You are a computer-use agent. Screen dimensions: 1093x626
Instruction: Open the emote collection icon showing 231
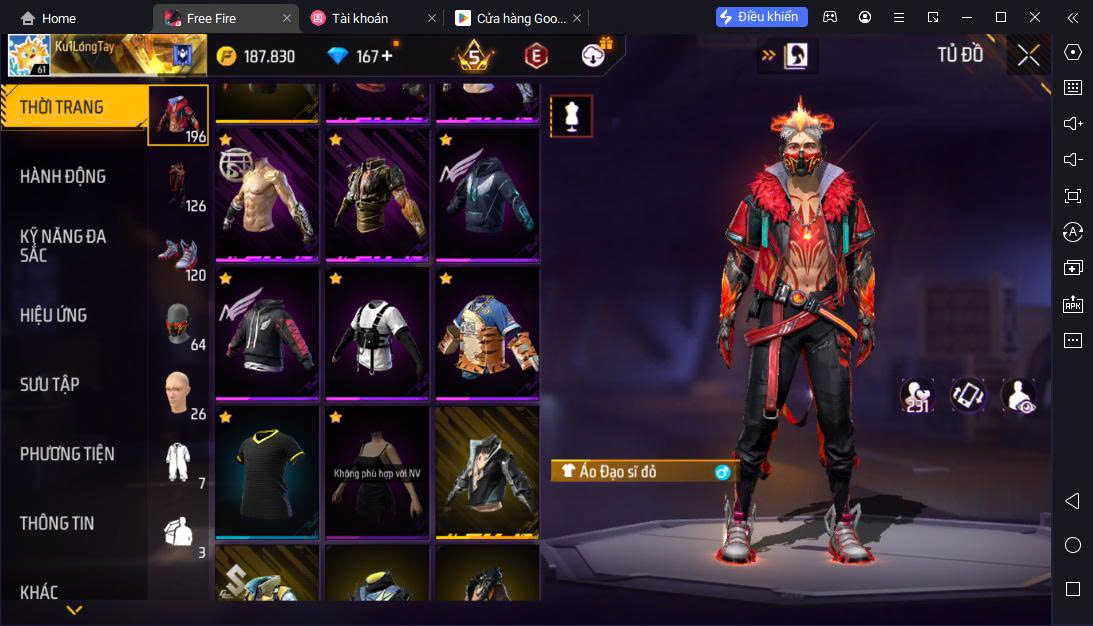[917, 396]
